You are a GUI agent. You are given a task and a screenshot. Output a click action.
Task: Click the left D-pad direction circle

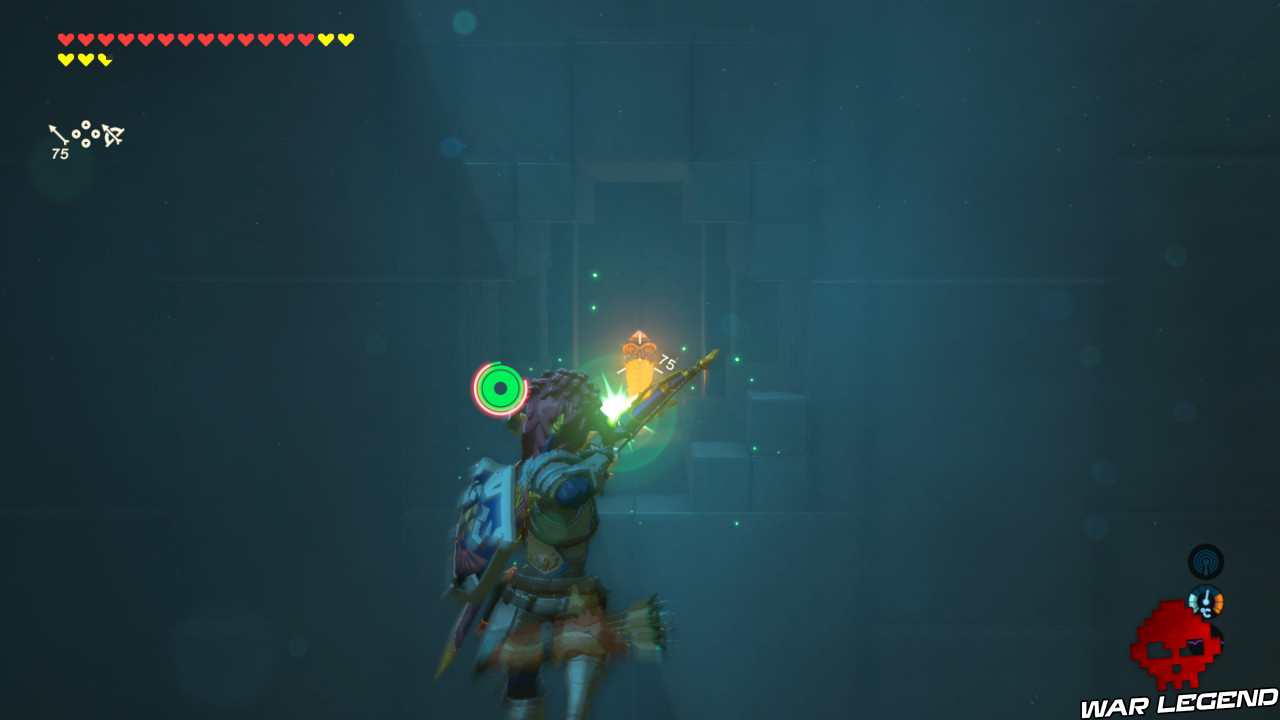tap(76, 134)
